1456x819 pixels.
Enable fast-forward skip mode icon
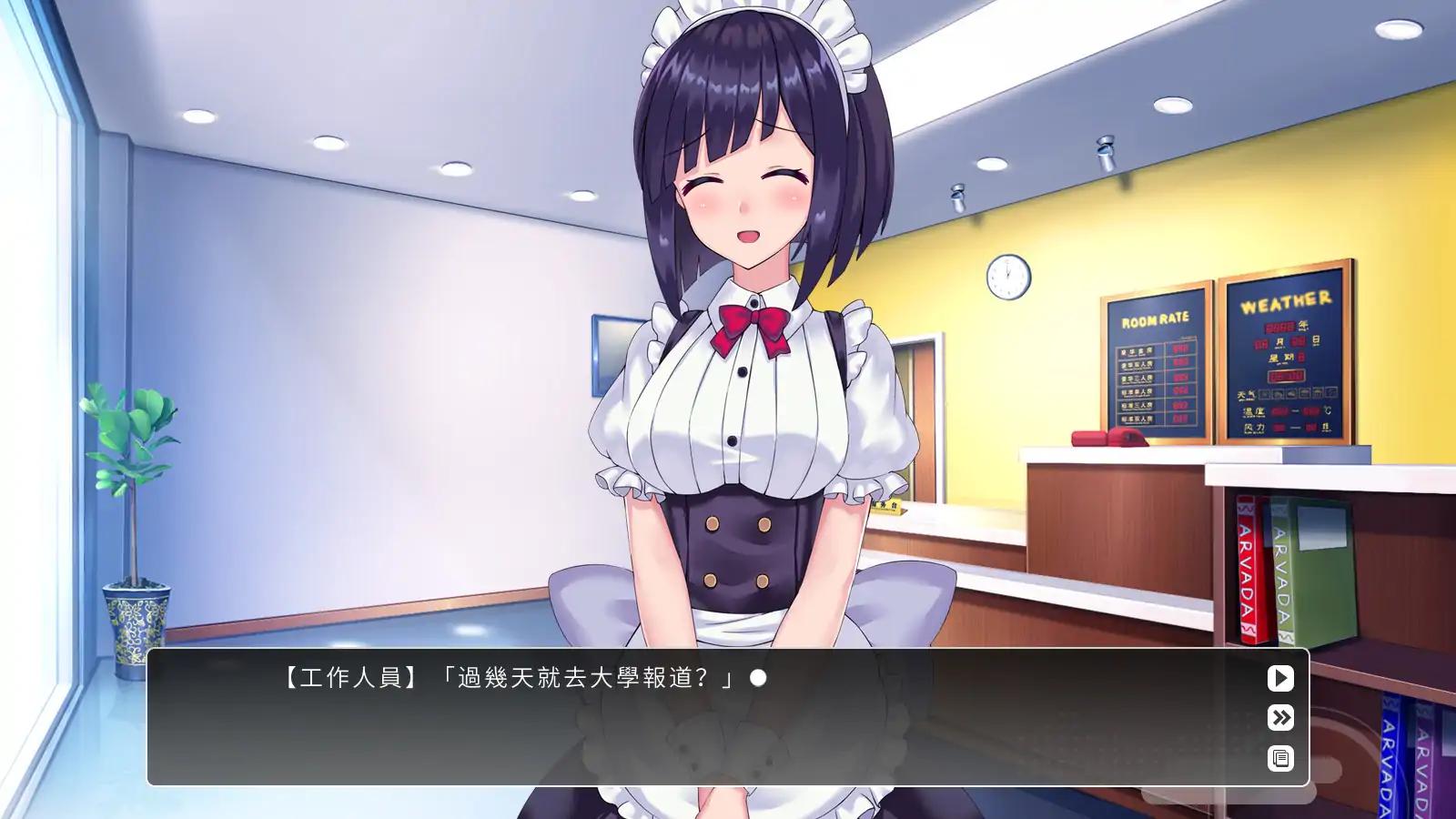click(1279, 718)
